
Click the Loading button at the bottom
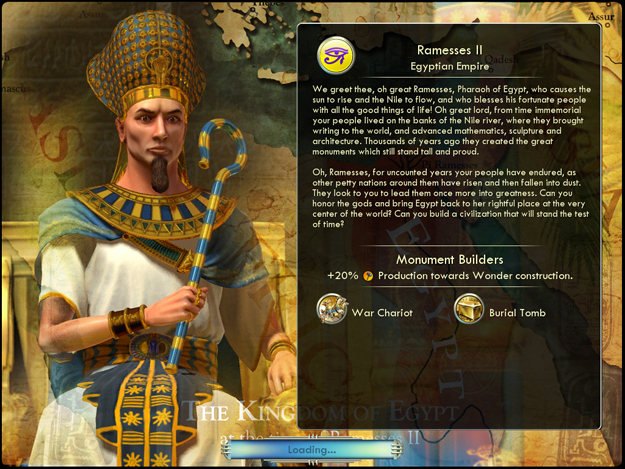[x=314, y=450]
